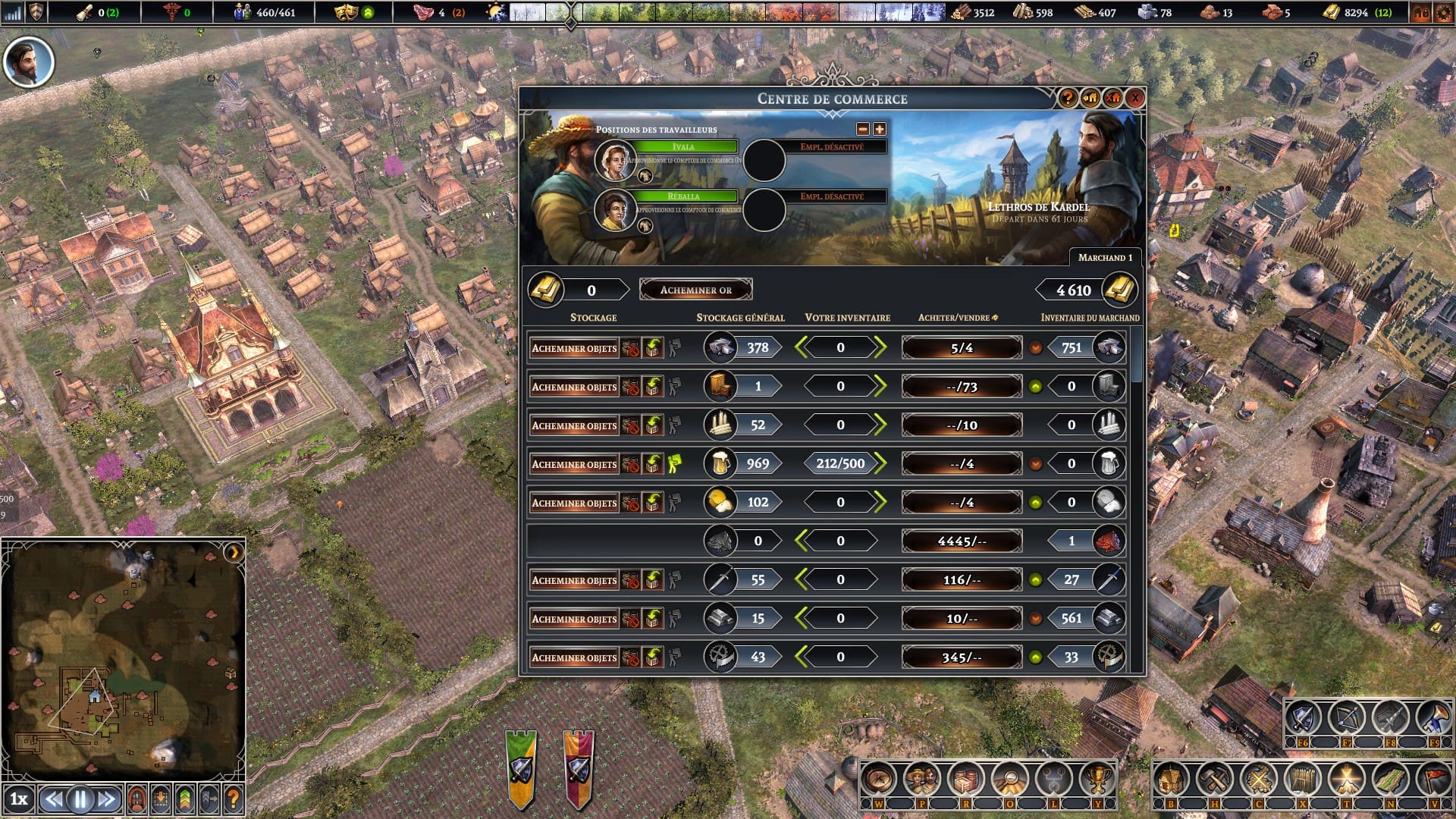Screen dimensions: 1456x819
Task: Pause the game
Action: pyautogui.click(x=80, y=799)
